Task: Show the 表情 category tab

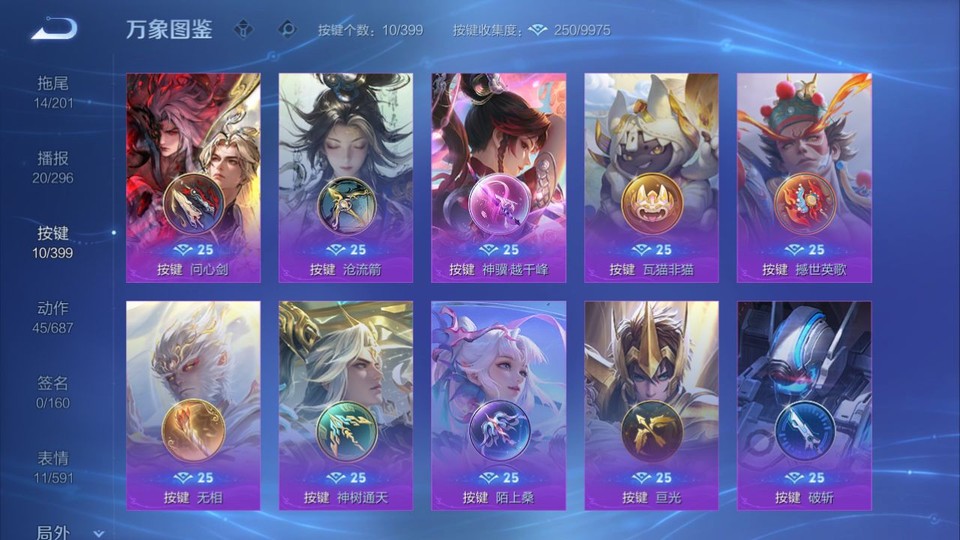Action: point(54,467)
